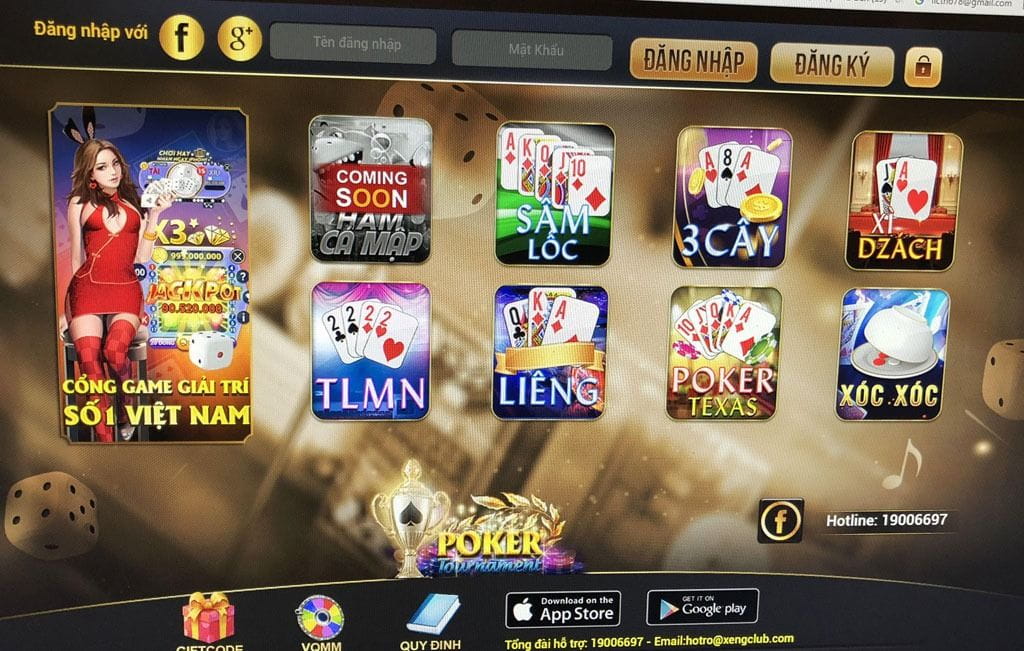Screen dimensions: 1024x651
Task: Log in with the Facebook icon
Action: point(182,37)
